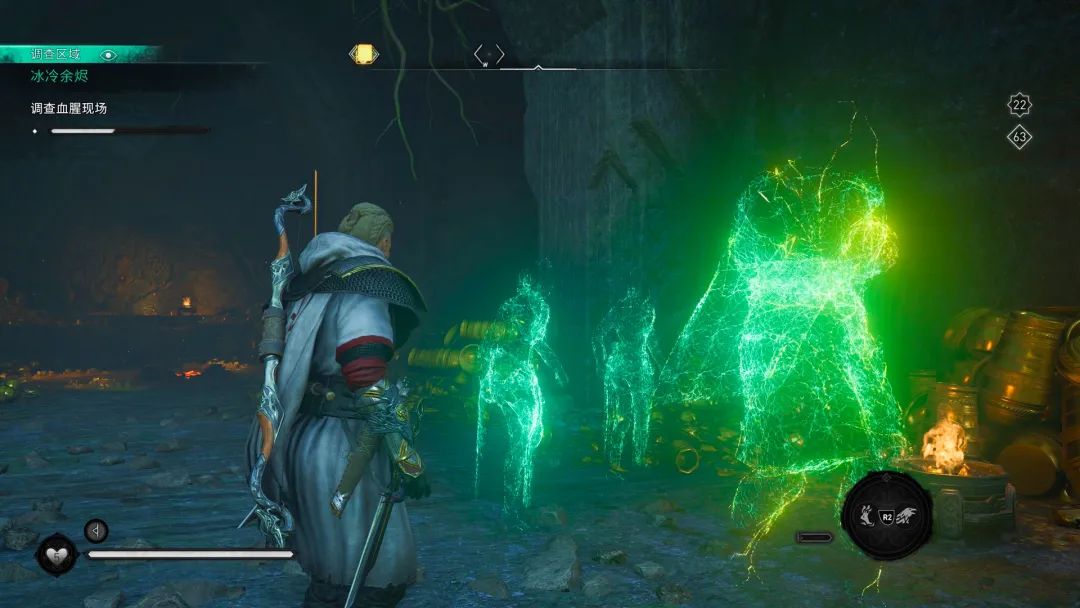Select the 冰冷余烬 quest title
The width and height of the screenshot is (1080, 608).
pyautogui.click(x=60, y=75)
